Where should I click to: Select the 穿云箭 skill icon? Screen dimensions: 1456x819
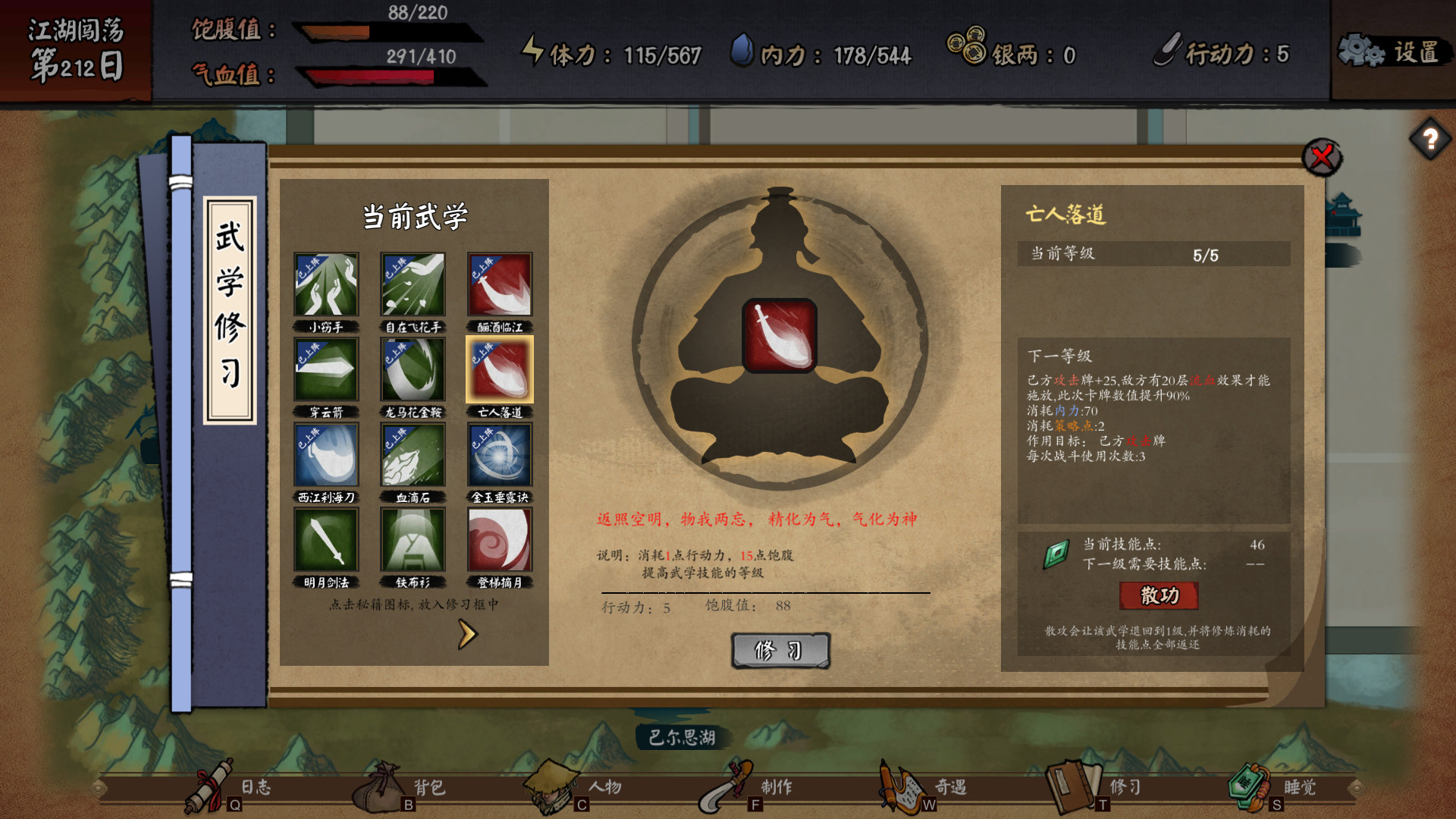click(x=325, y=369)
